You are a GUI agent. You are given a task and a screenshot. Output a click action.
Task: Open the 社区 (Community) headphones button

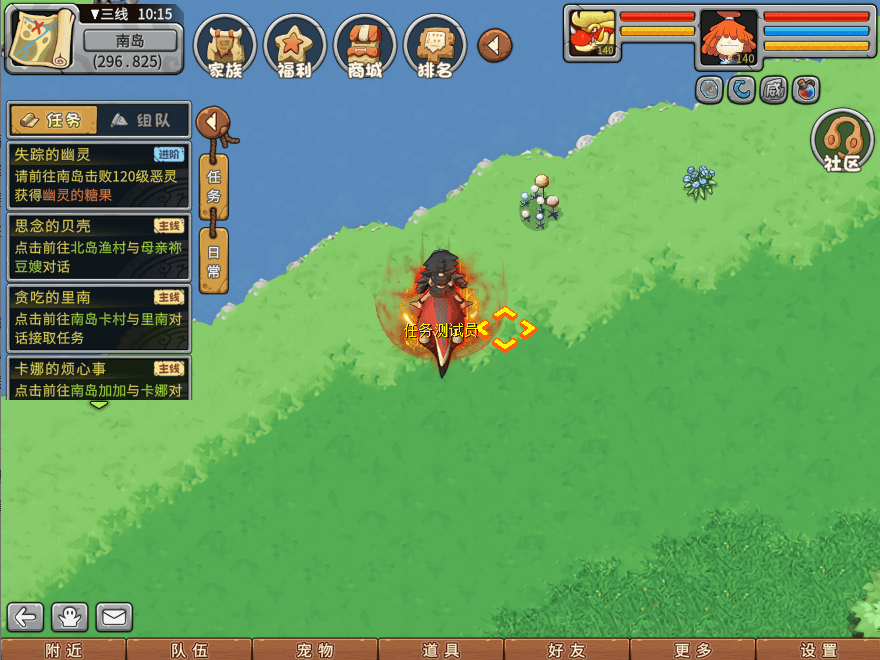click(x=842, y=141)
